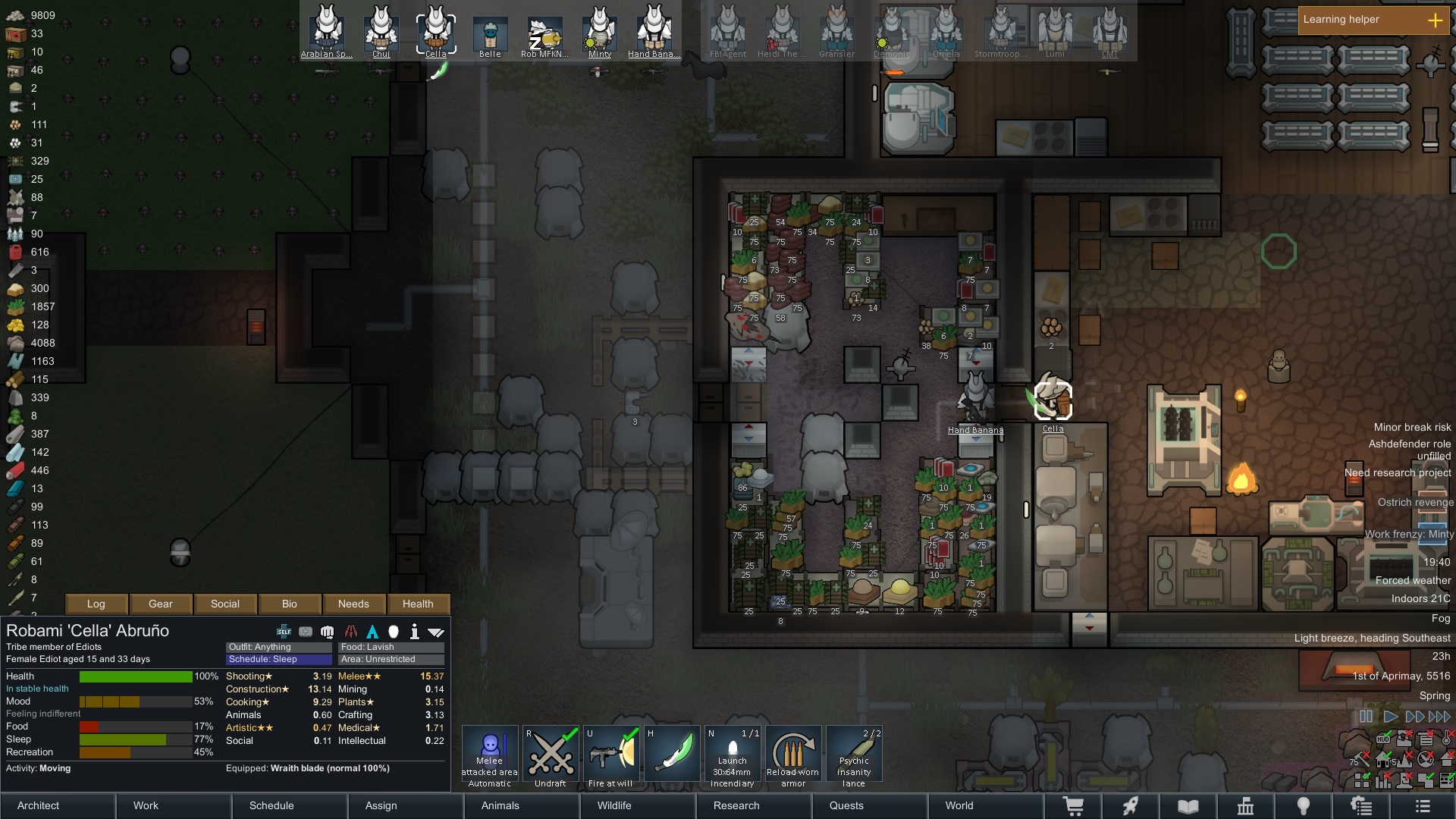This screenshot has height=819, width=1456.
Task: Click the Undraft command button
Action: pos(551,756)
